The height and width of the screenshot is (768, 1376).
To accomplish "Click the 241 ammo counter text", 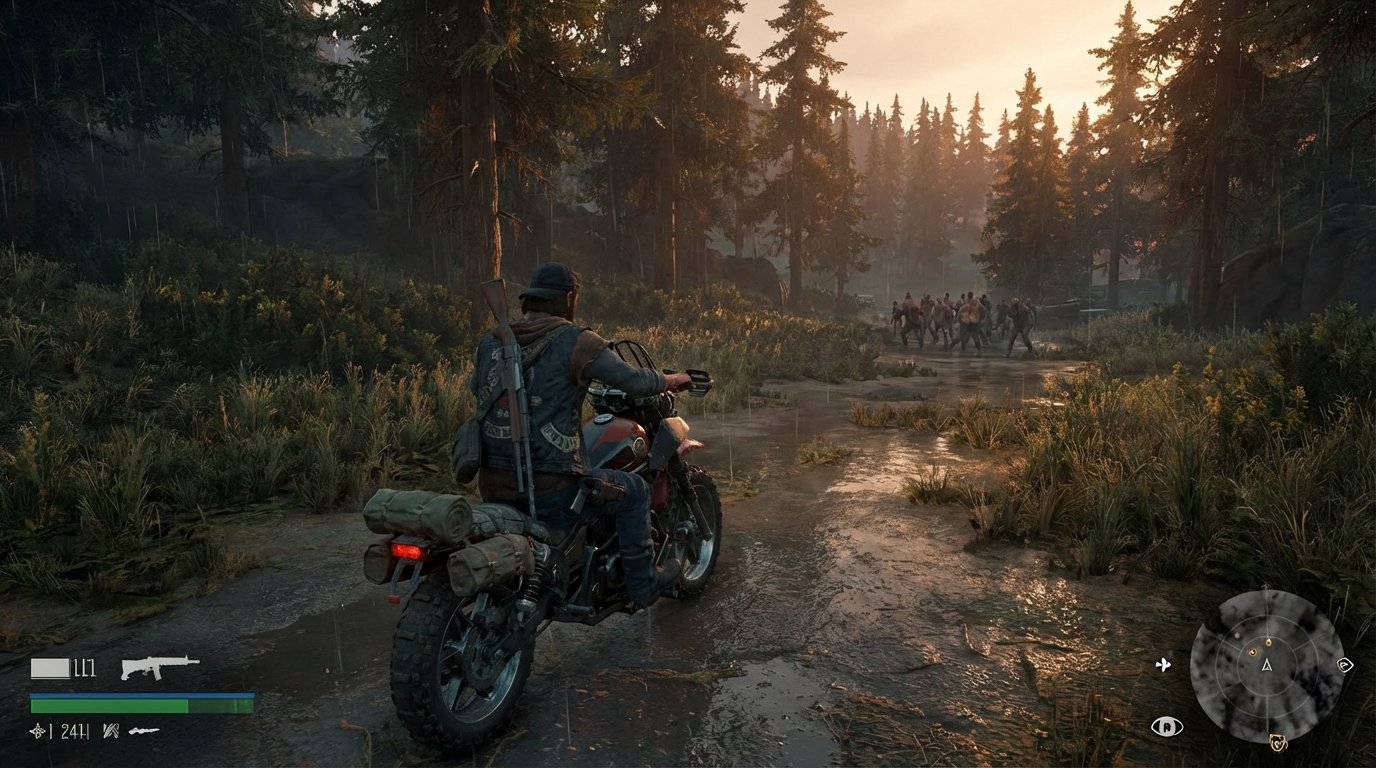I will tap(72, 731).
